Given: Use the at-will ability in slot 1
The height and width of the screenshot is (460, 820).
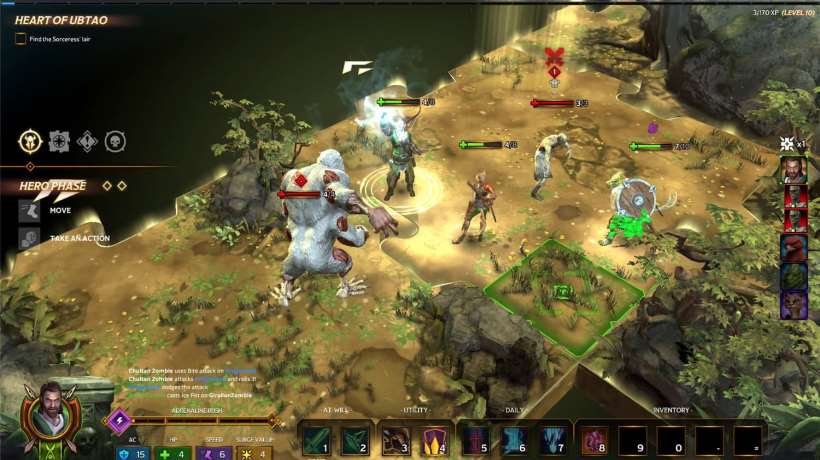Looking at the screenshot, I should click(x=317, y=440).
